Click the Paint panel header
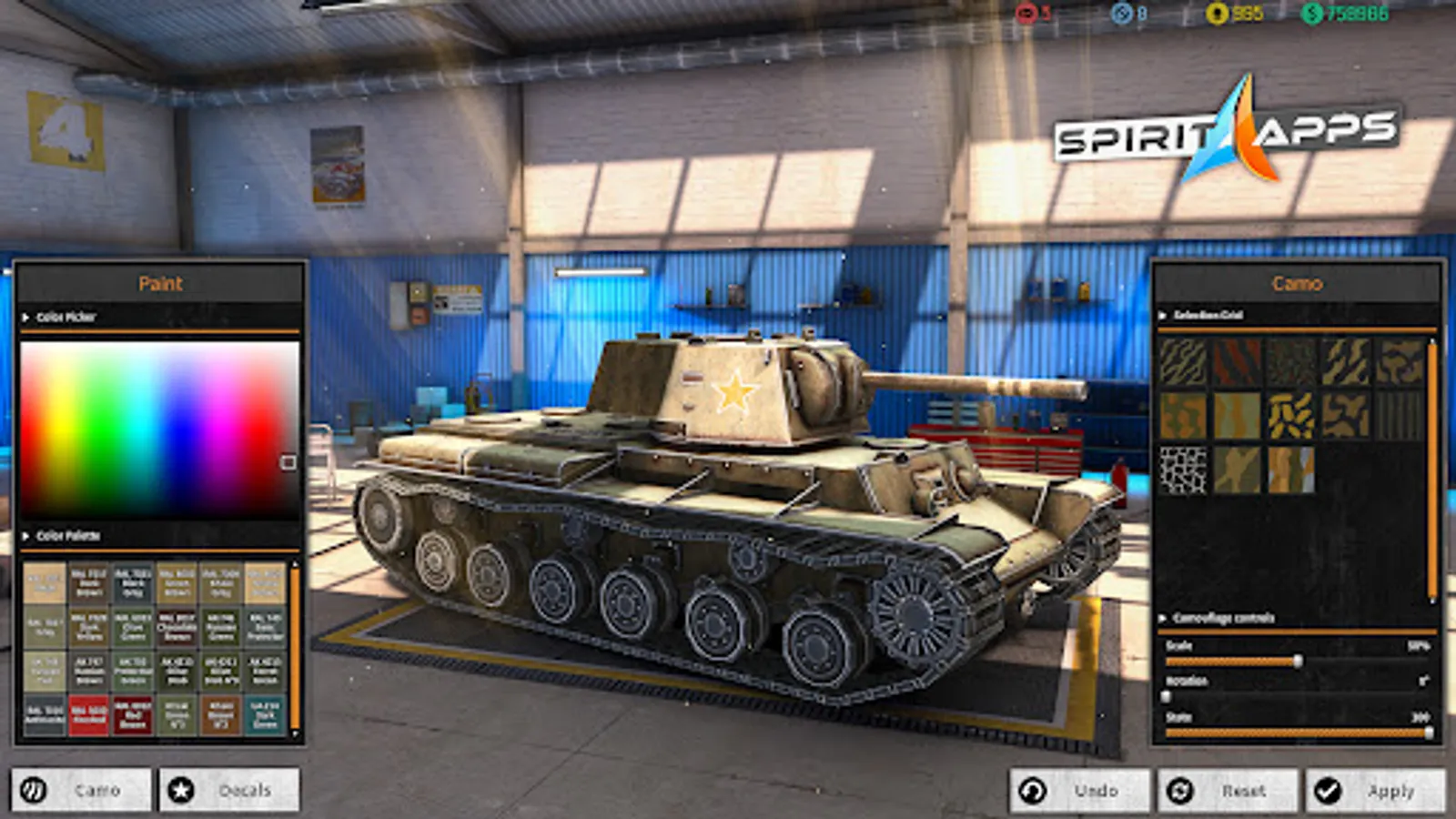This screenshot has height=819, width=1456. coord(160,283)
